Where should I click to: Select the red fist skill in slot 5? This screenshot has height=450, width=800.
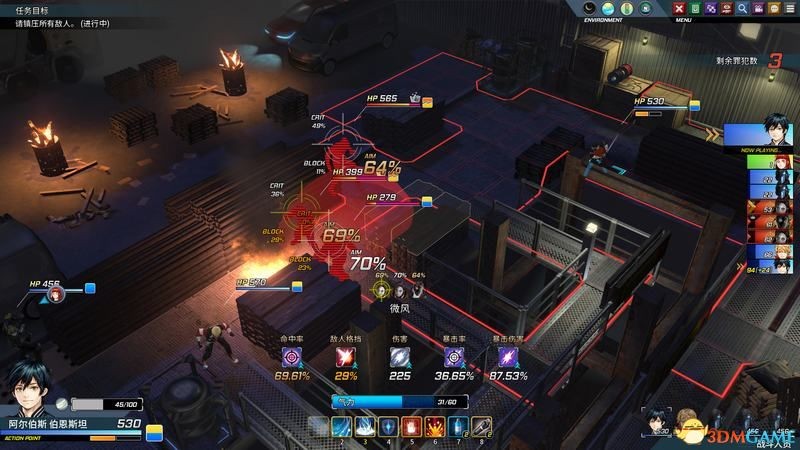click(411, 427)
